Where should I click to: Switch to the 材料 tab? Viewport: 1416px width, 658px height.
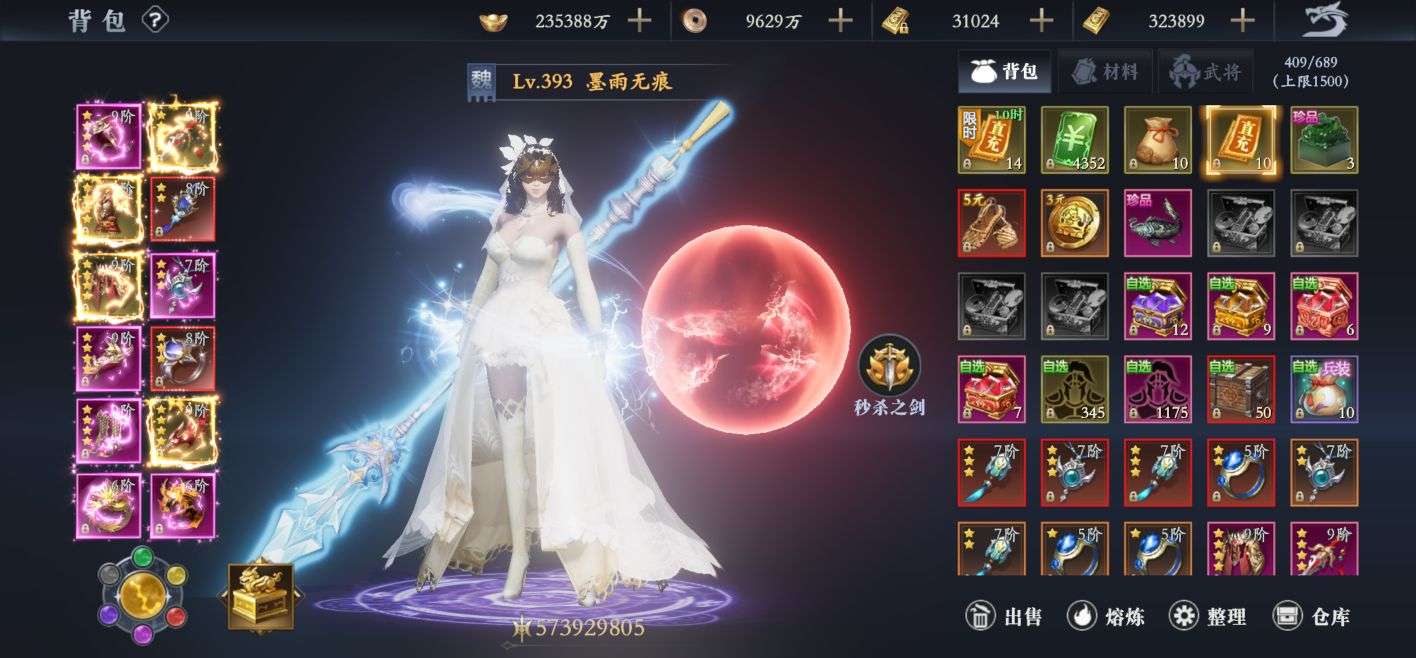(1105, 71)
